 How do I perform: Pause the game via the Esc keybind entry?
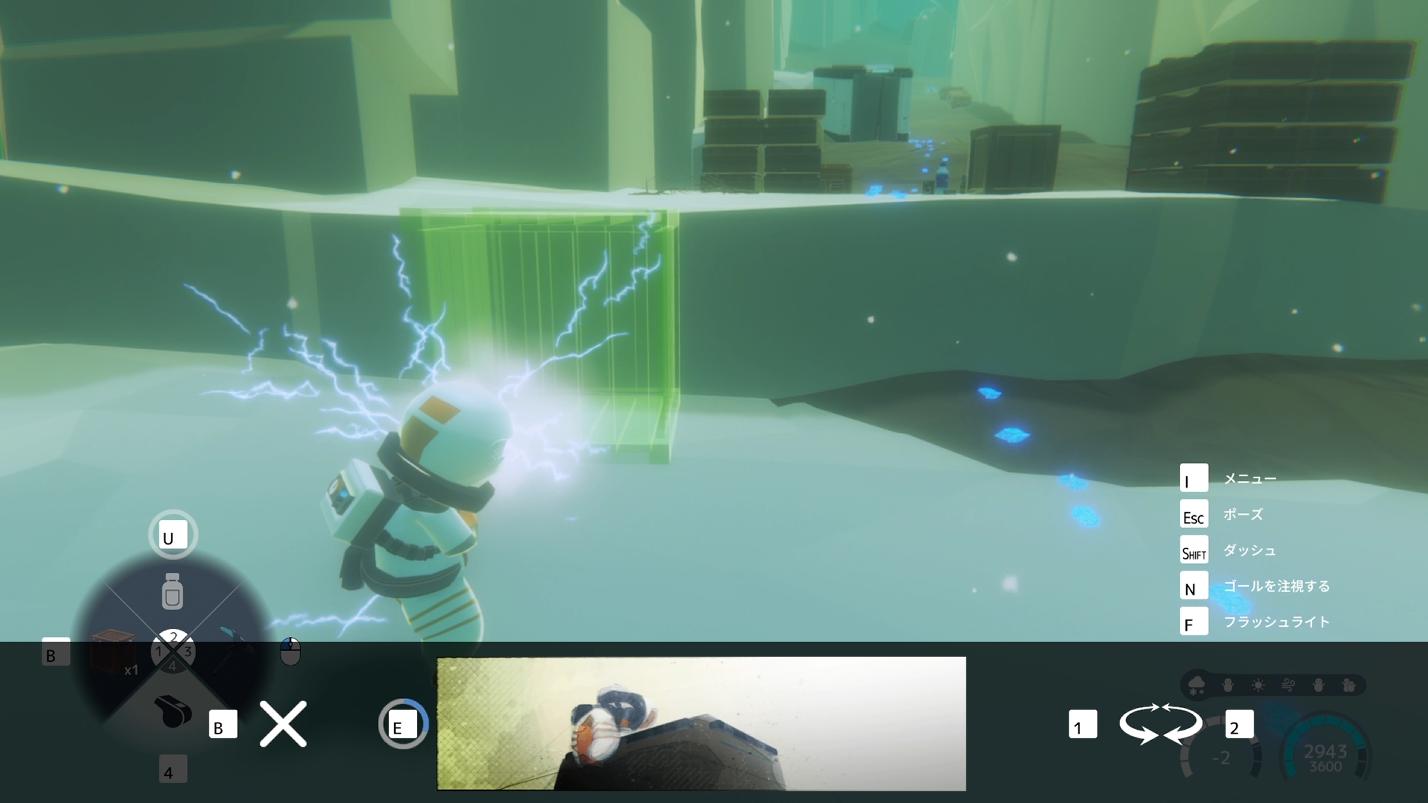pyautogui.click(x=1193, y=514)
